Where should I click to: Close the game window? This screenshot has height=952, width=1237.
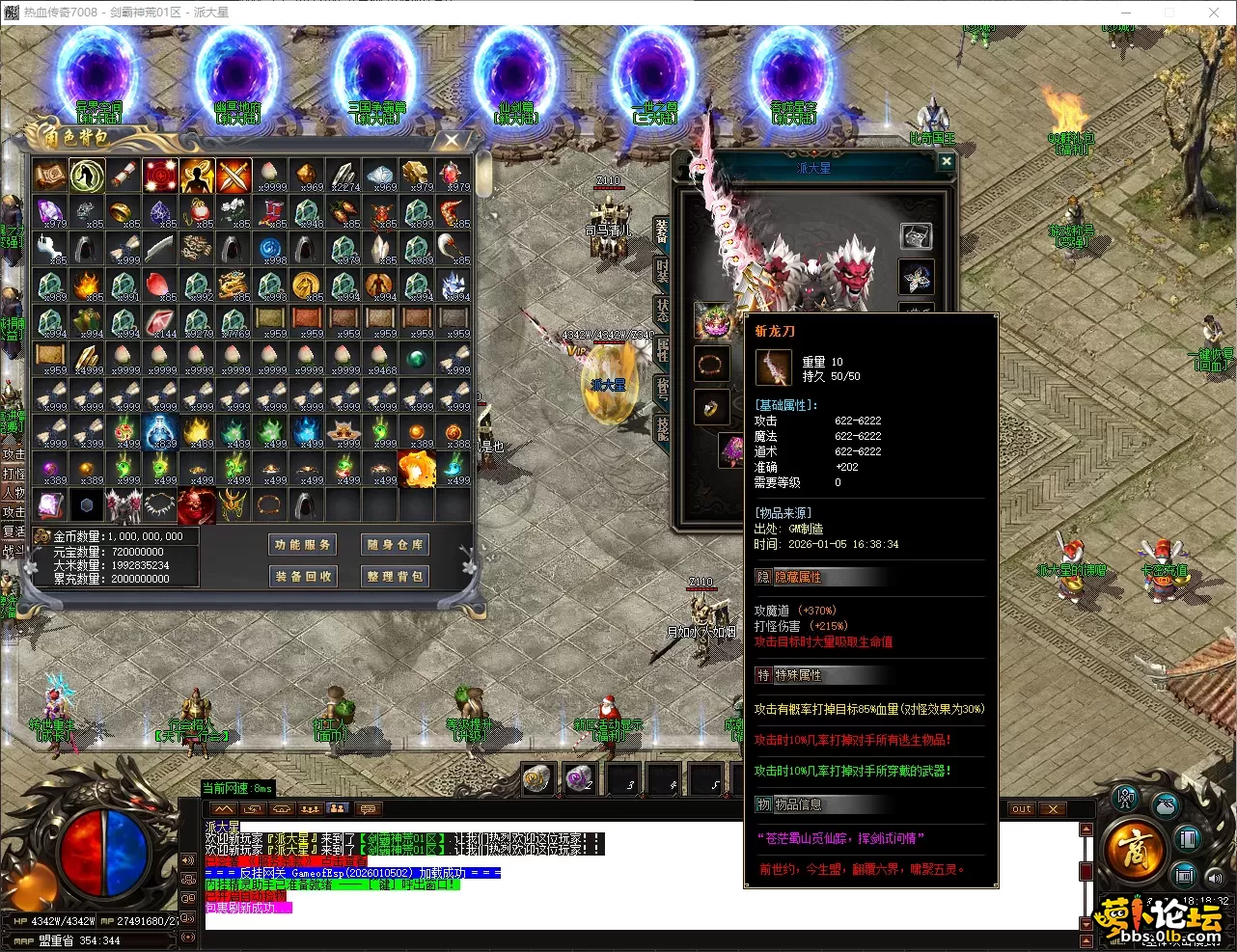pos(1214,13)
